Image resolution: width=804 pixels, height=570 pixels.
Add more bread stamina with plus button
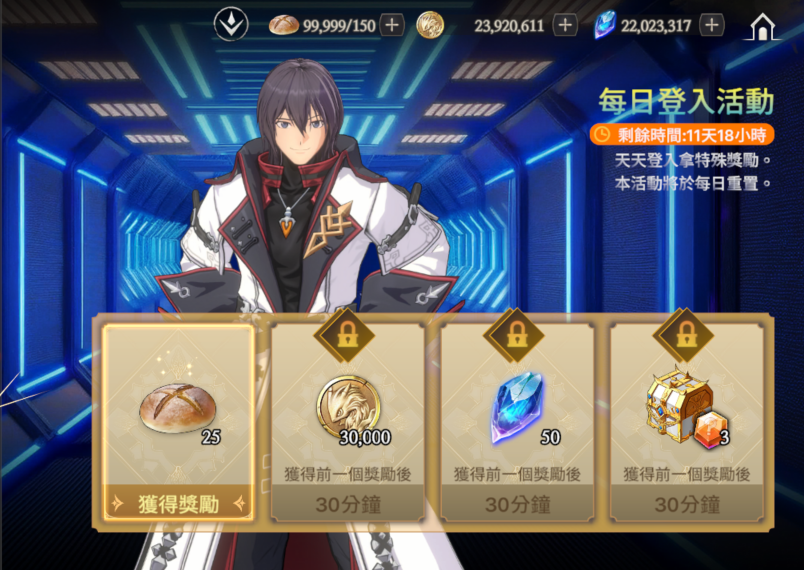392,25
